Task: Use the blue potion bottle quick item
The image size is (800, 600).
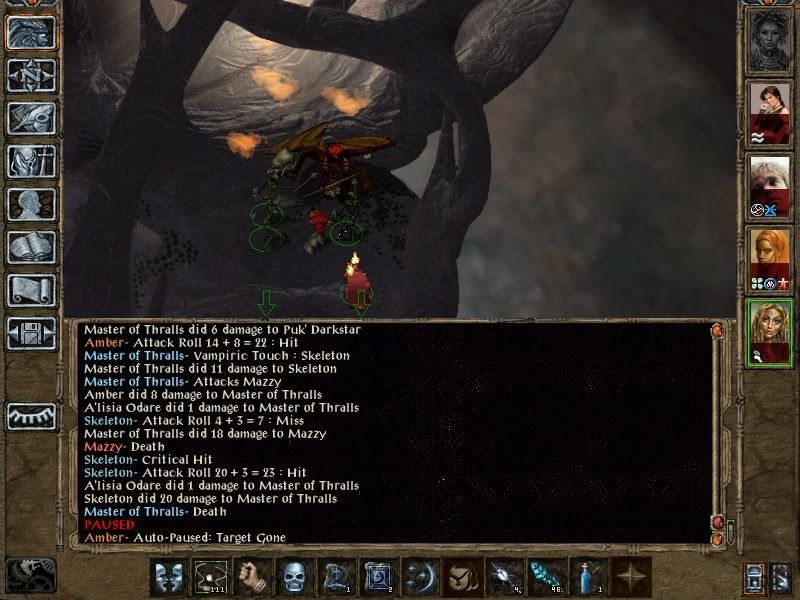Action: pos(590,577)
